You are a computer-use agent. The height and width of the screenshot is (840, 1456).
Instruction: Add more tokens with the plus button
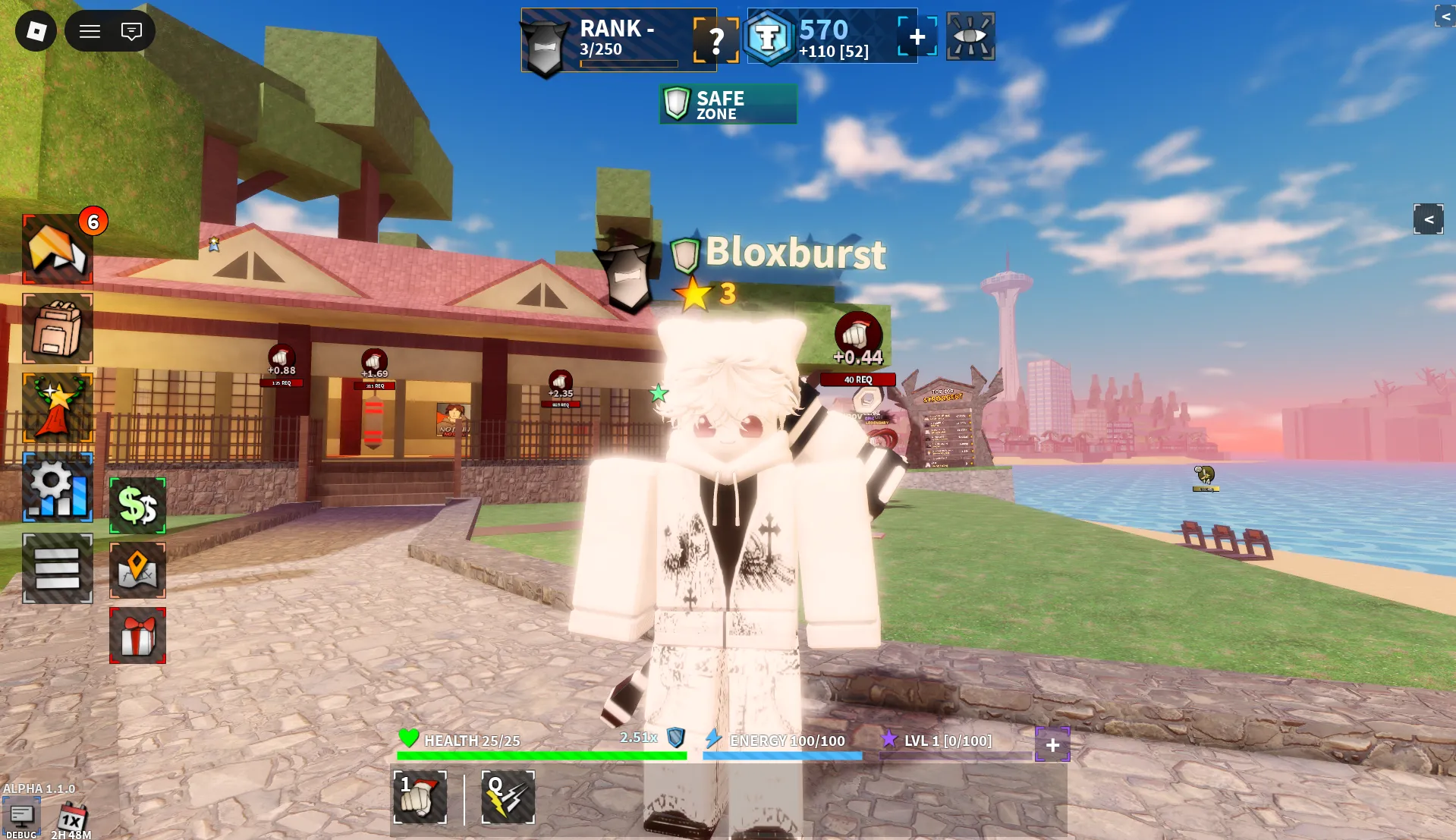coord(917,36)
